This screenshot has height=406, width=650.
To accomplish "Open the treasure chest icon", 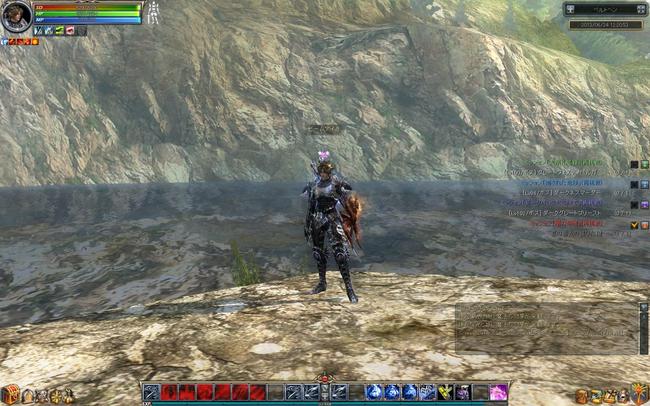I will (x=10, y=394).
